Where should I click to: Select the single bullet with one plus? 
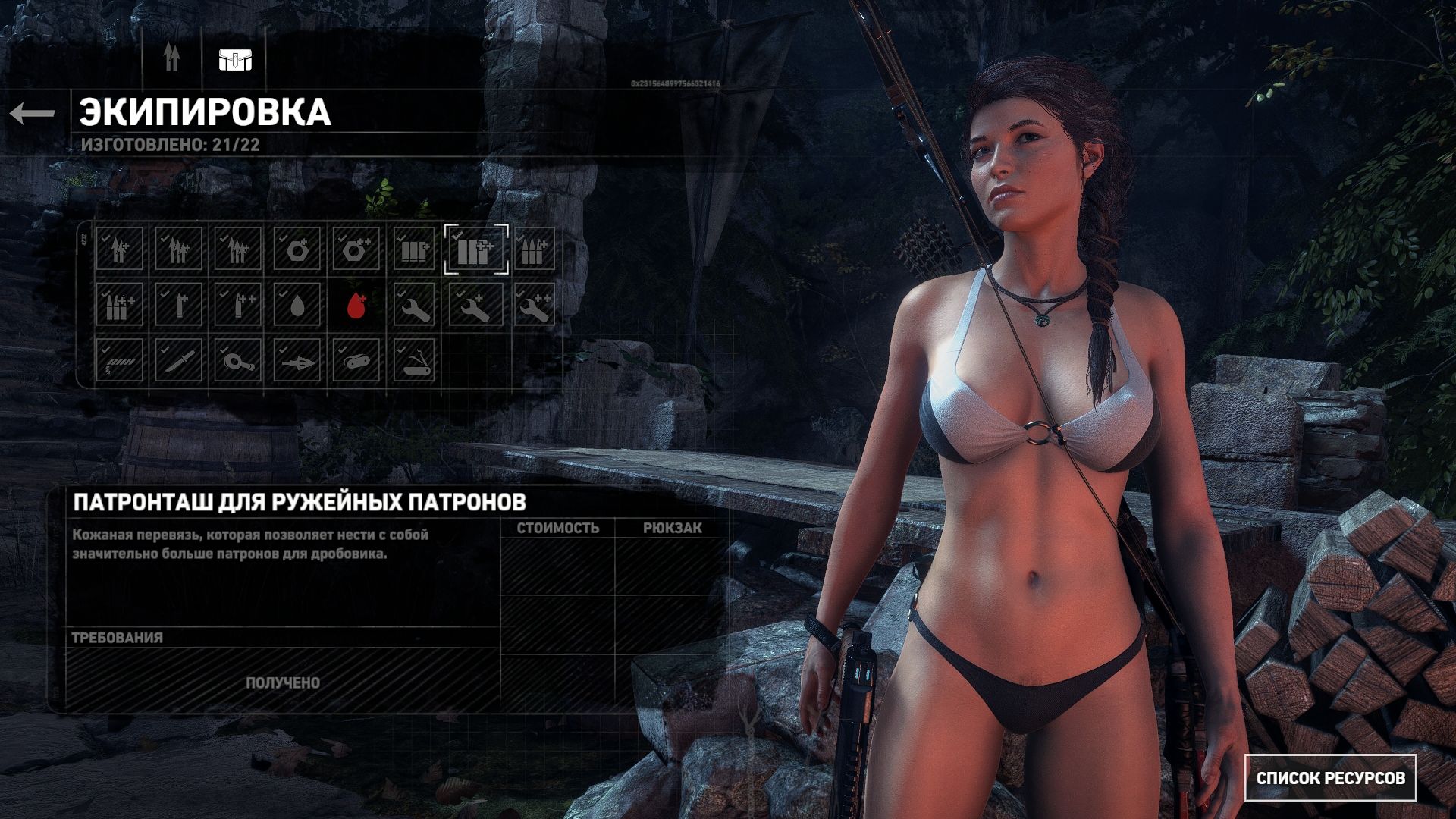(178, 305)
